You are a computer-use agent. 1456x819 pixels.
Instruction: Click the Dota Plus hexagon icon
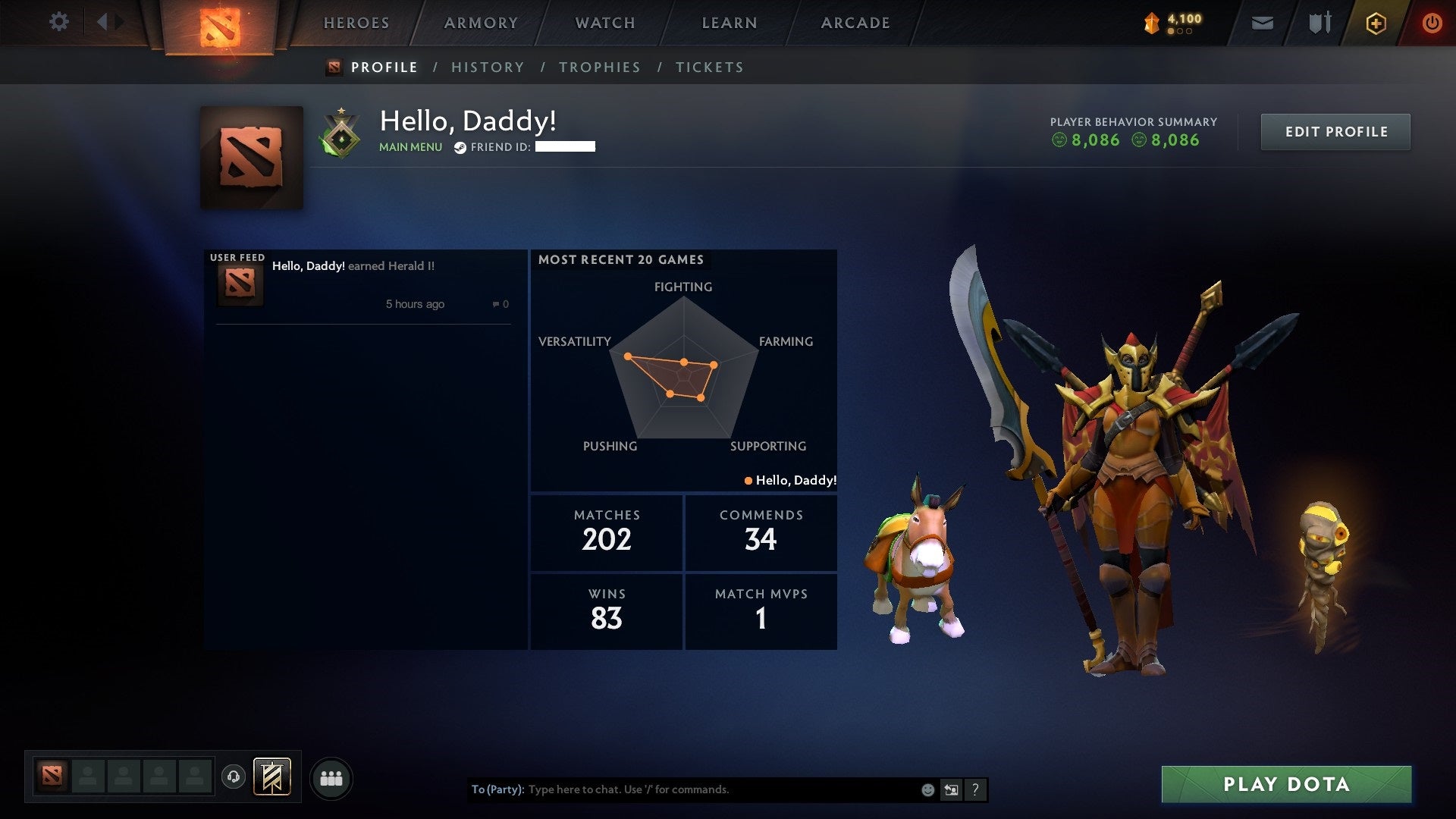tap(1376, 22)
